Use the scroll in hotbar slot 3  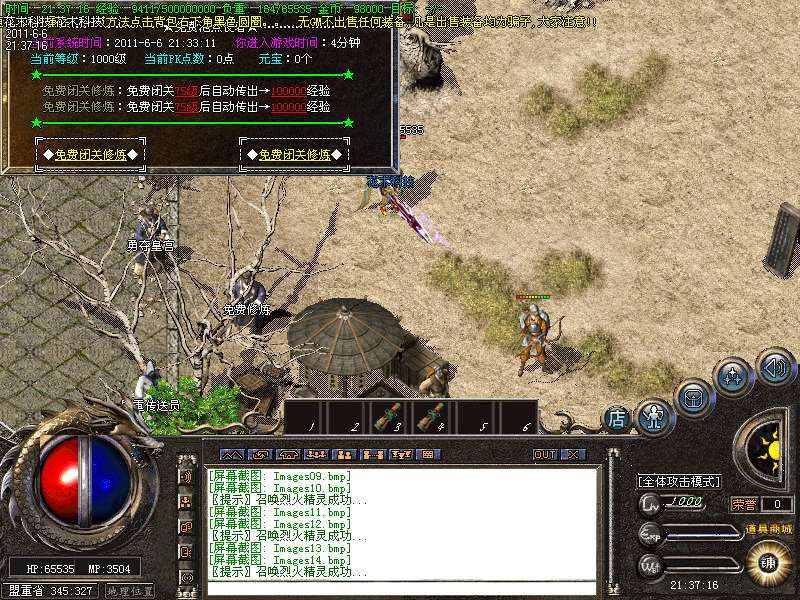point(390,416)
